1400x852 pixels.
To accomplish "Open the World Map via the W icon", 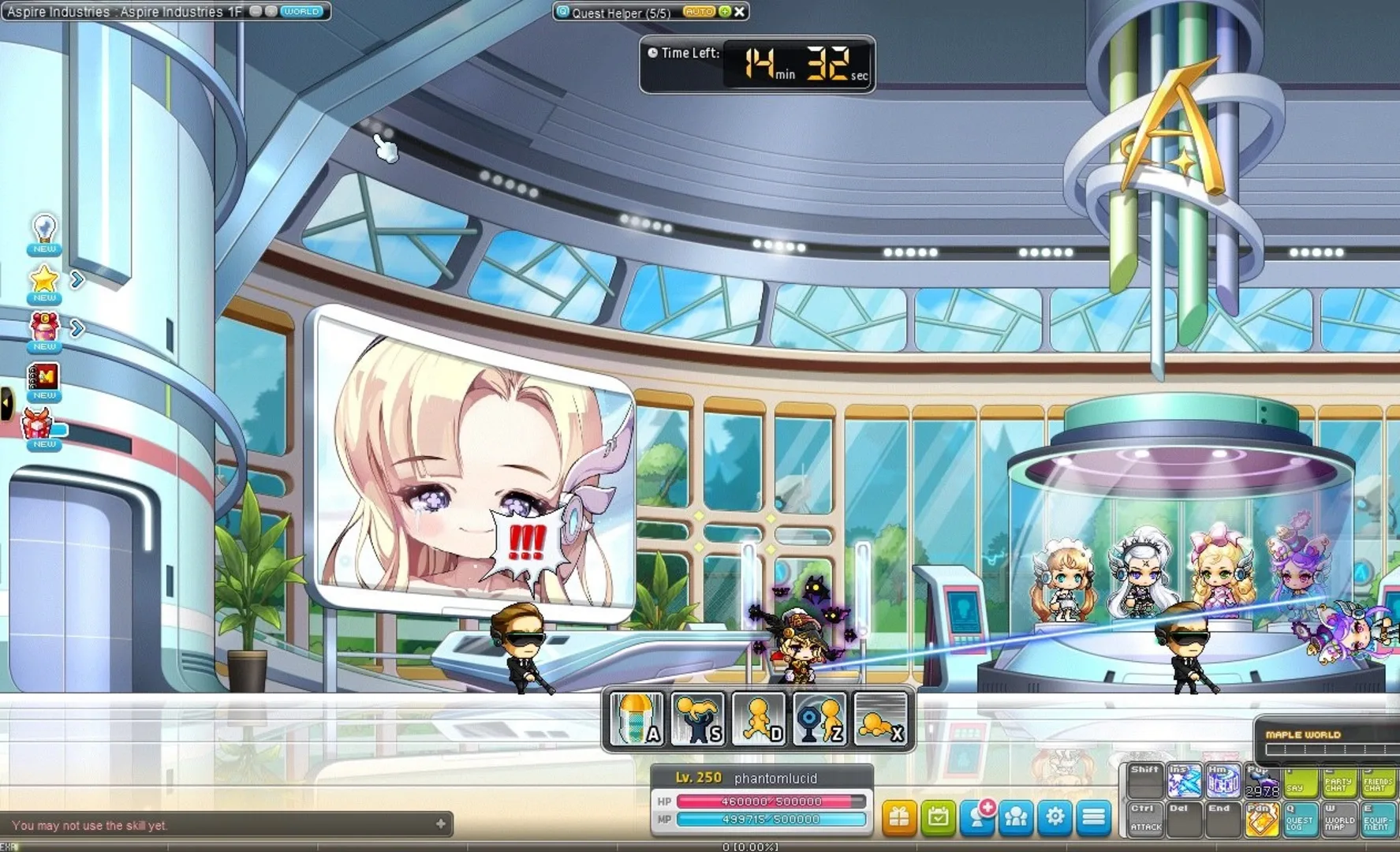I will click(x=1338, y=820).
